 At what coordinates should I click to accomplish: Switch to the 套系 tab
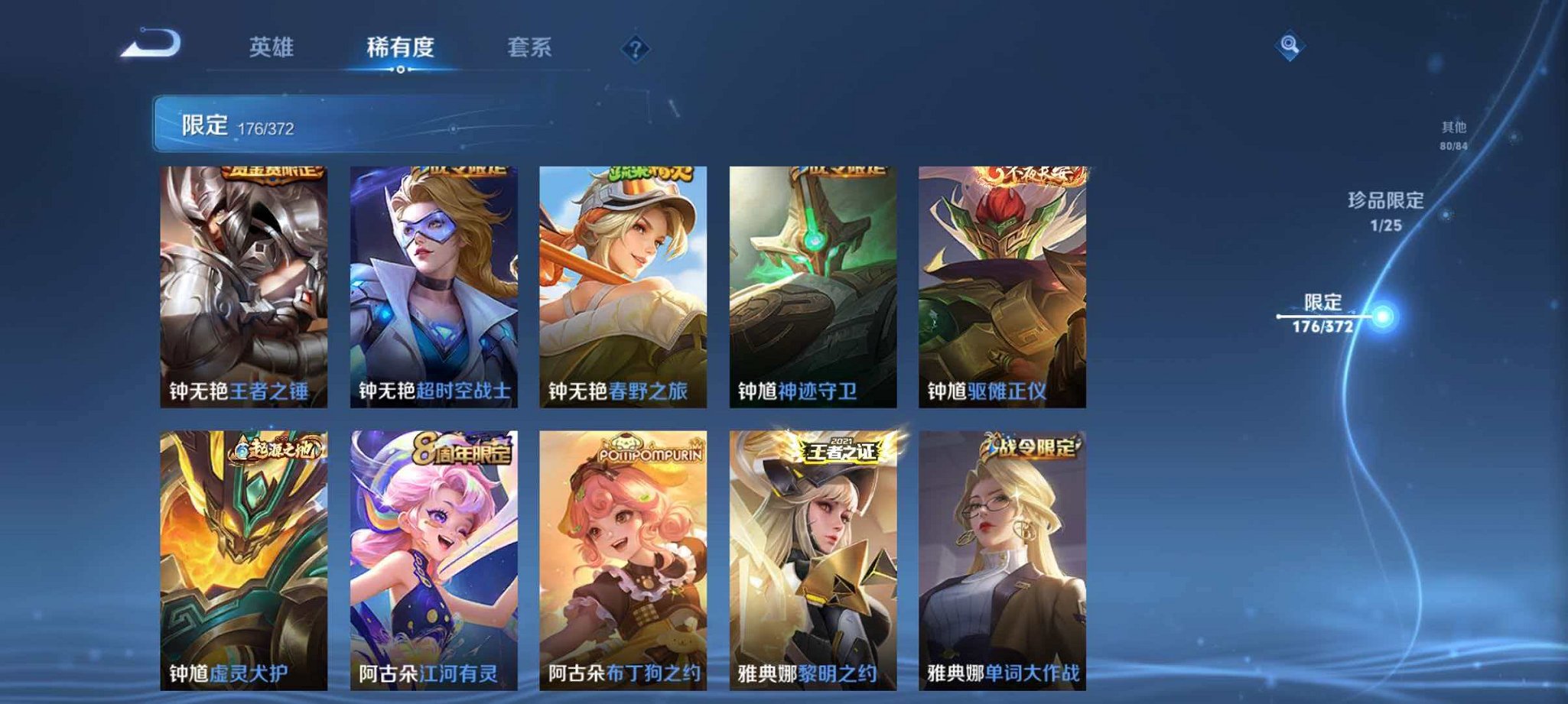point(532,47)
